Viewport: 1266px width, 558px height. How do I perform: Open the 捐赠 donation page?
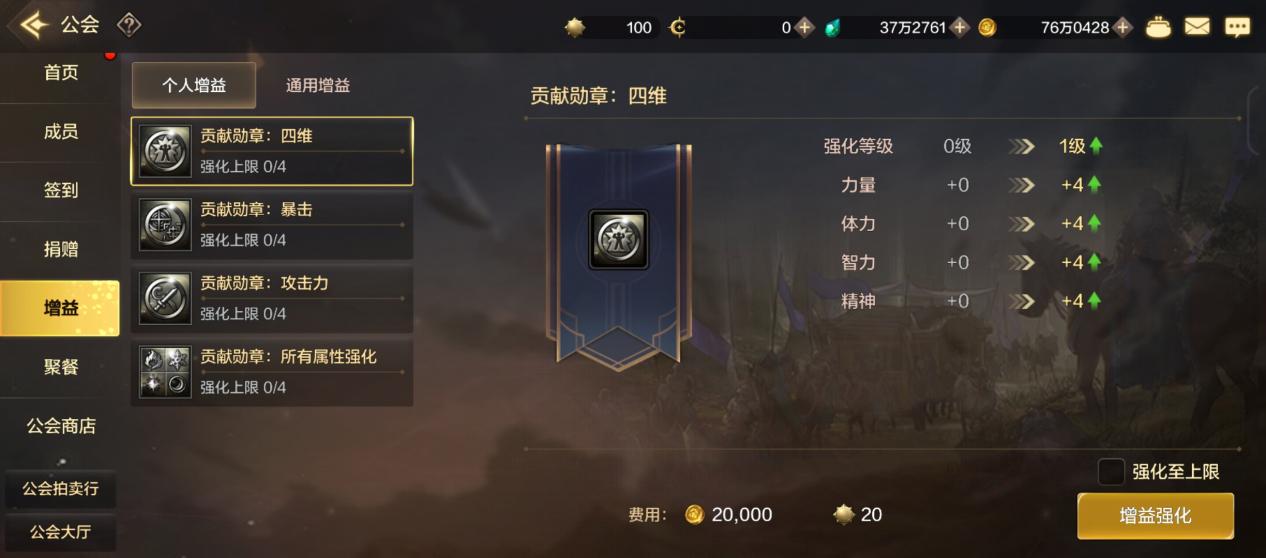tap(60, 249)
